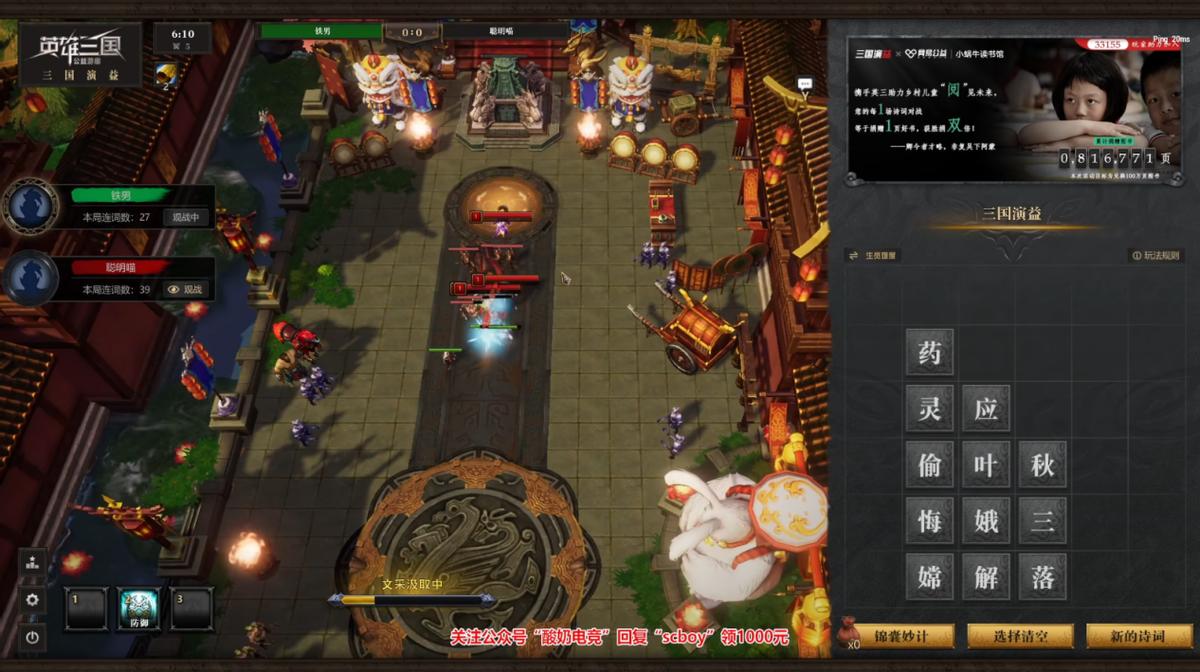
Task: Pick the 灵 character tile
Action: point(930,408)
